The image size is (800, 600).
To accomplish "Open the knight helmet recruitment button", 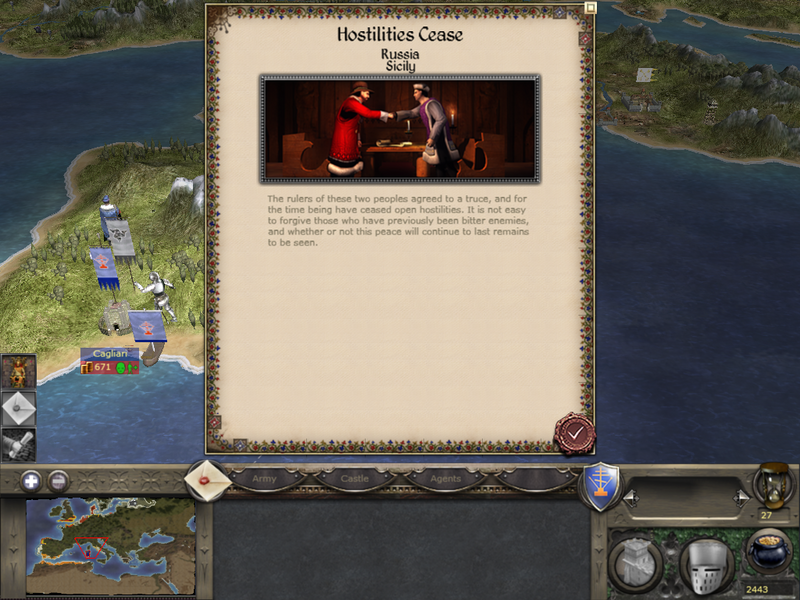I will coord(706,566).
